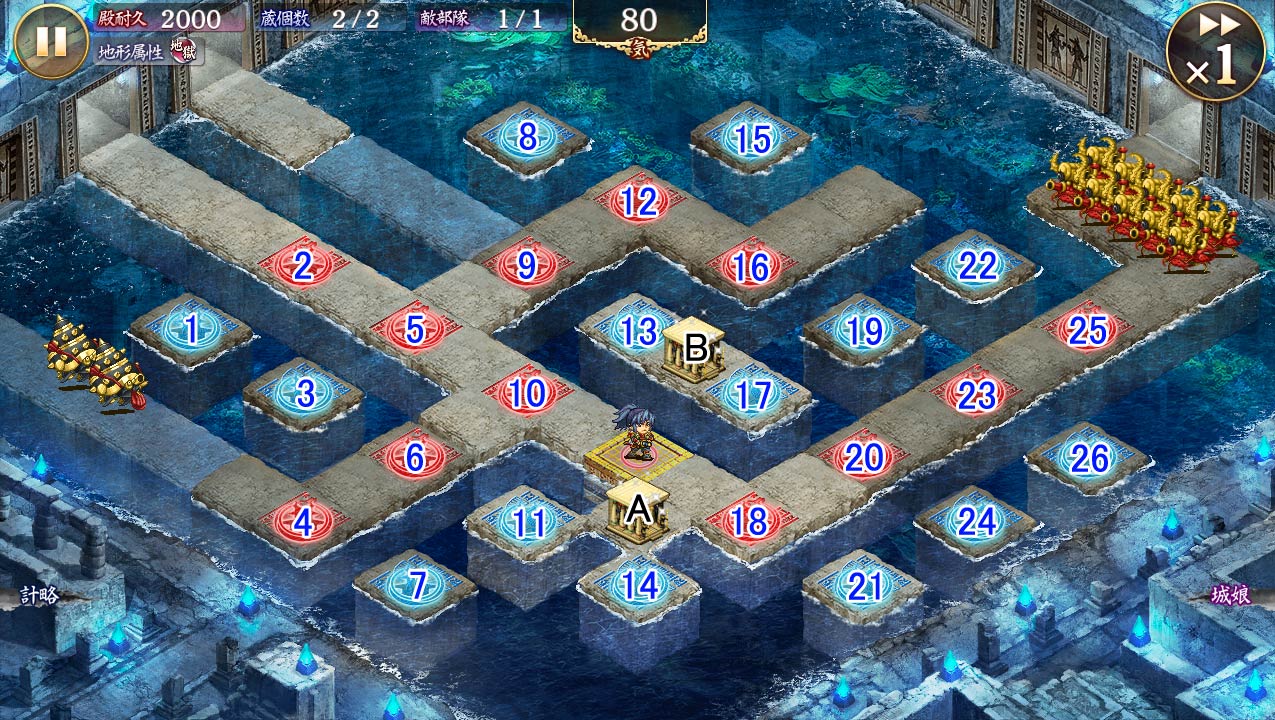Choose red deployment tile 10
The image size is (1275, 720).
527,394
